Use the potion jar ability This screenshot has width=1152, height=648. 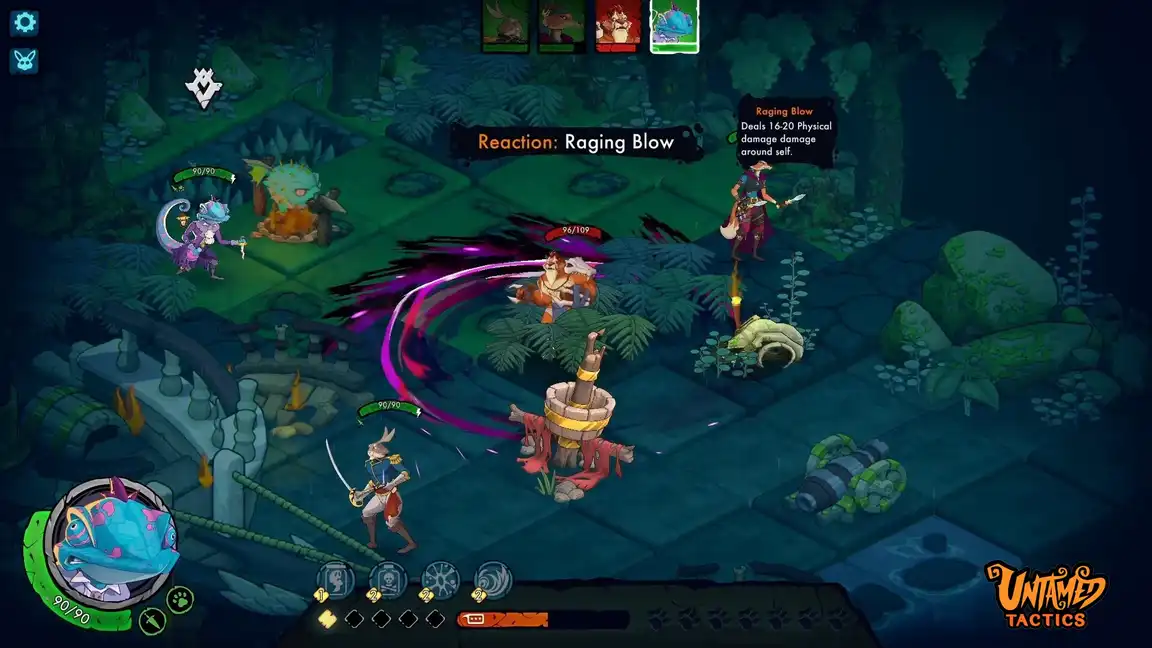click(336, 578)
